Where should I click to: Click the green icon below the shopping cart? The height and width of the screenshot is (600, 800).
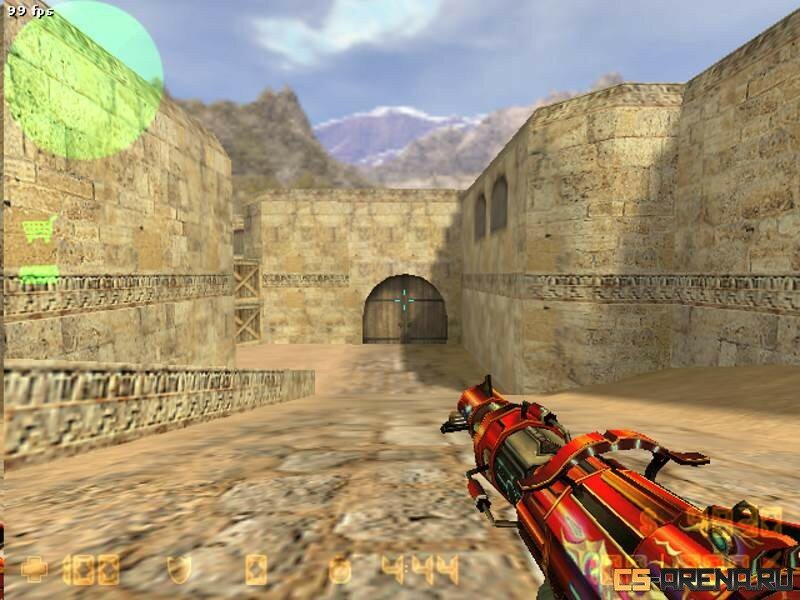pos(38,274)
